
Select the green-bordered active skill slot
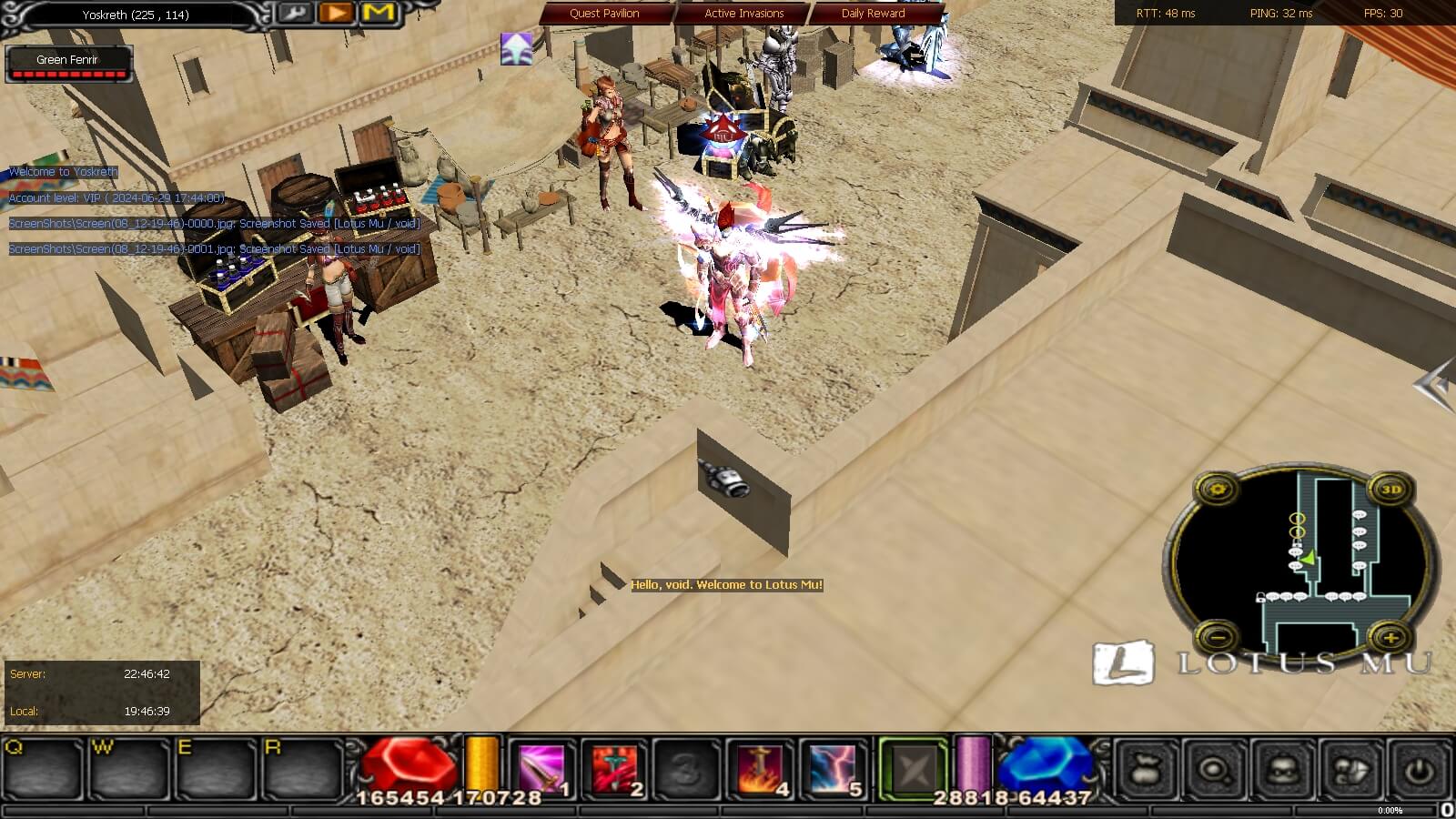pos(913,770)
